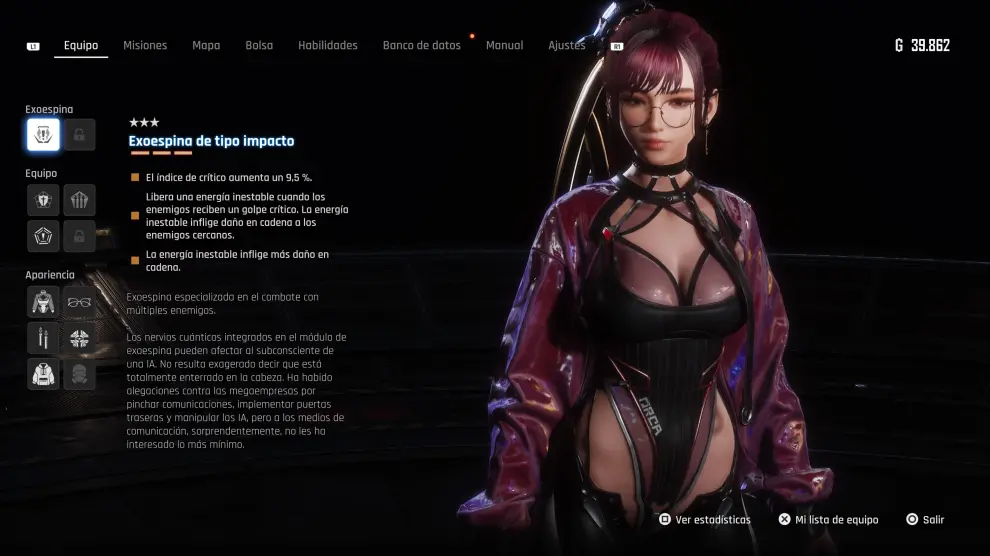The height and width of the screenshot is (556, 990).
Task: Switch to the Misiones tab
Action: pos(145,46)
